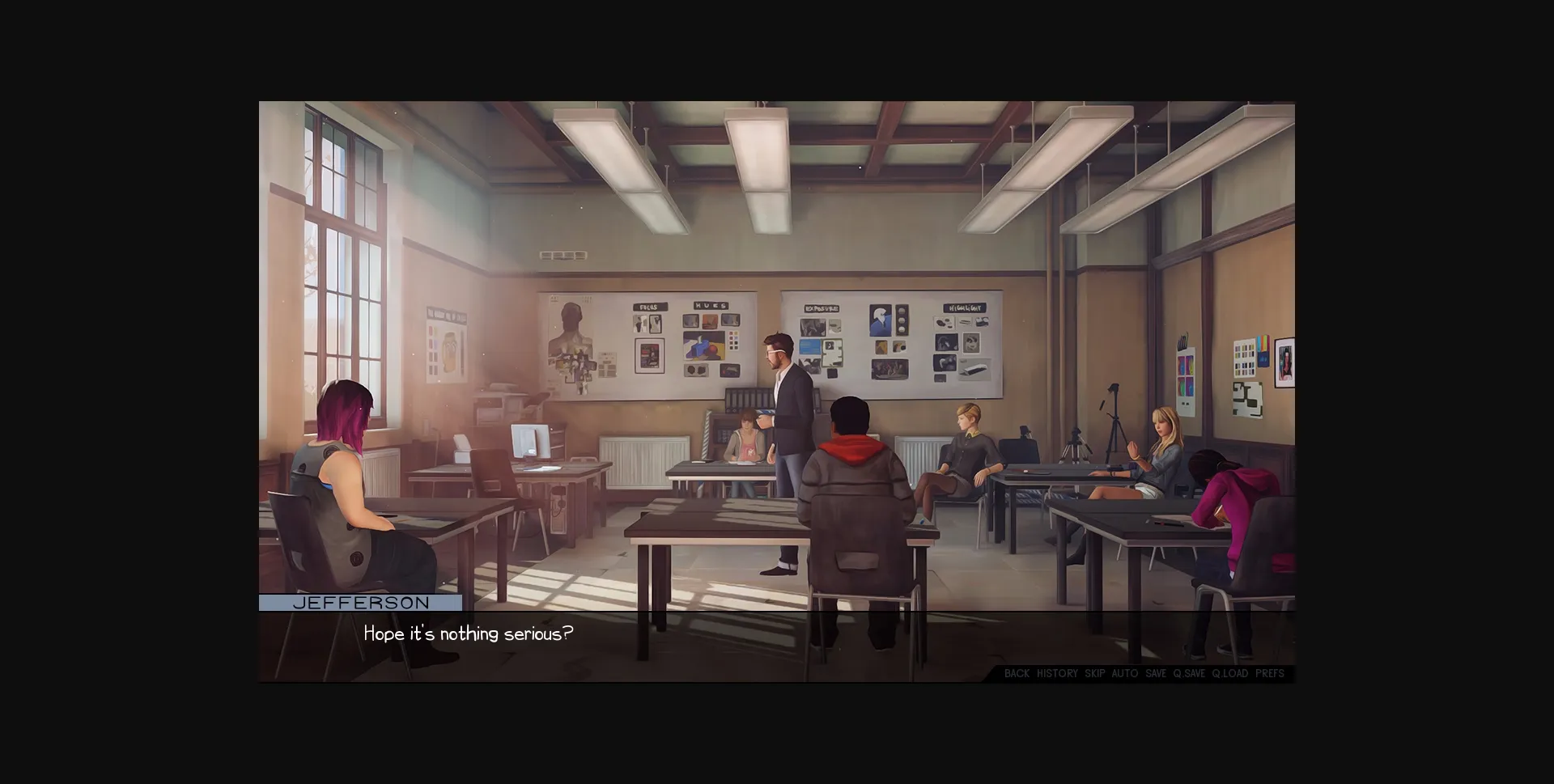
Task: Click the JEFFERSON name label
Action: pos(361,602)
